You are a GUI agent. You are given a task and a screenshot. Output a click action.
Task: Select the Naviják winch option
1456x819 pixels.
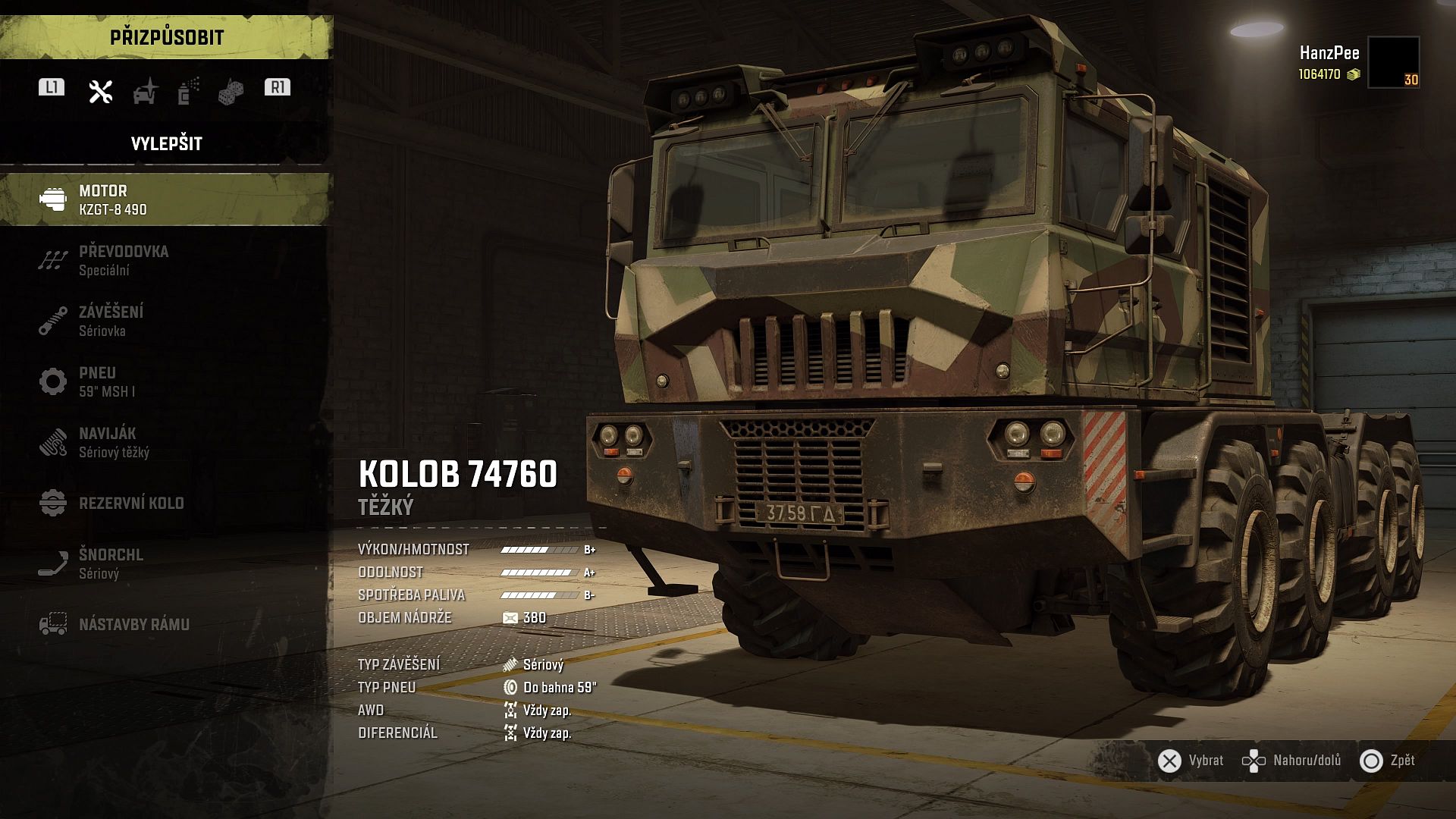point(165,442)
